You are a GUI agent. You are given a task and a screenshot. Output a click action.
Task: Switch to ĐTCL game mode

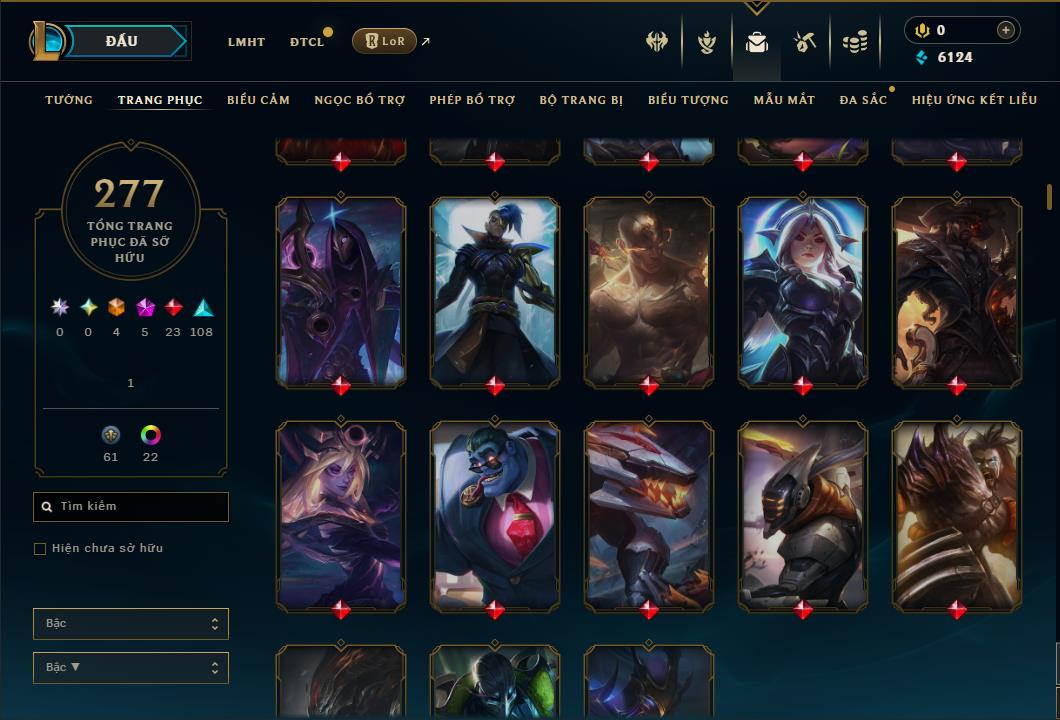(306, 42)
